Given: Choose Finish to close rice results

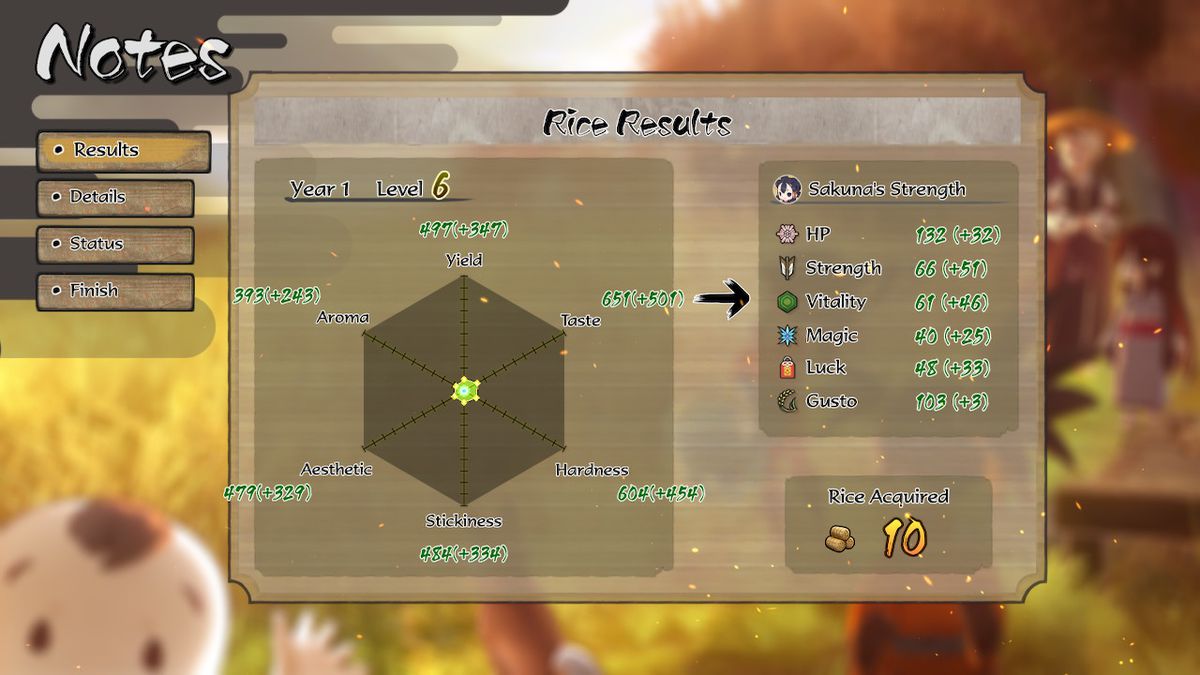Looking at the screenshot, I should (x=115, y=291).
